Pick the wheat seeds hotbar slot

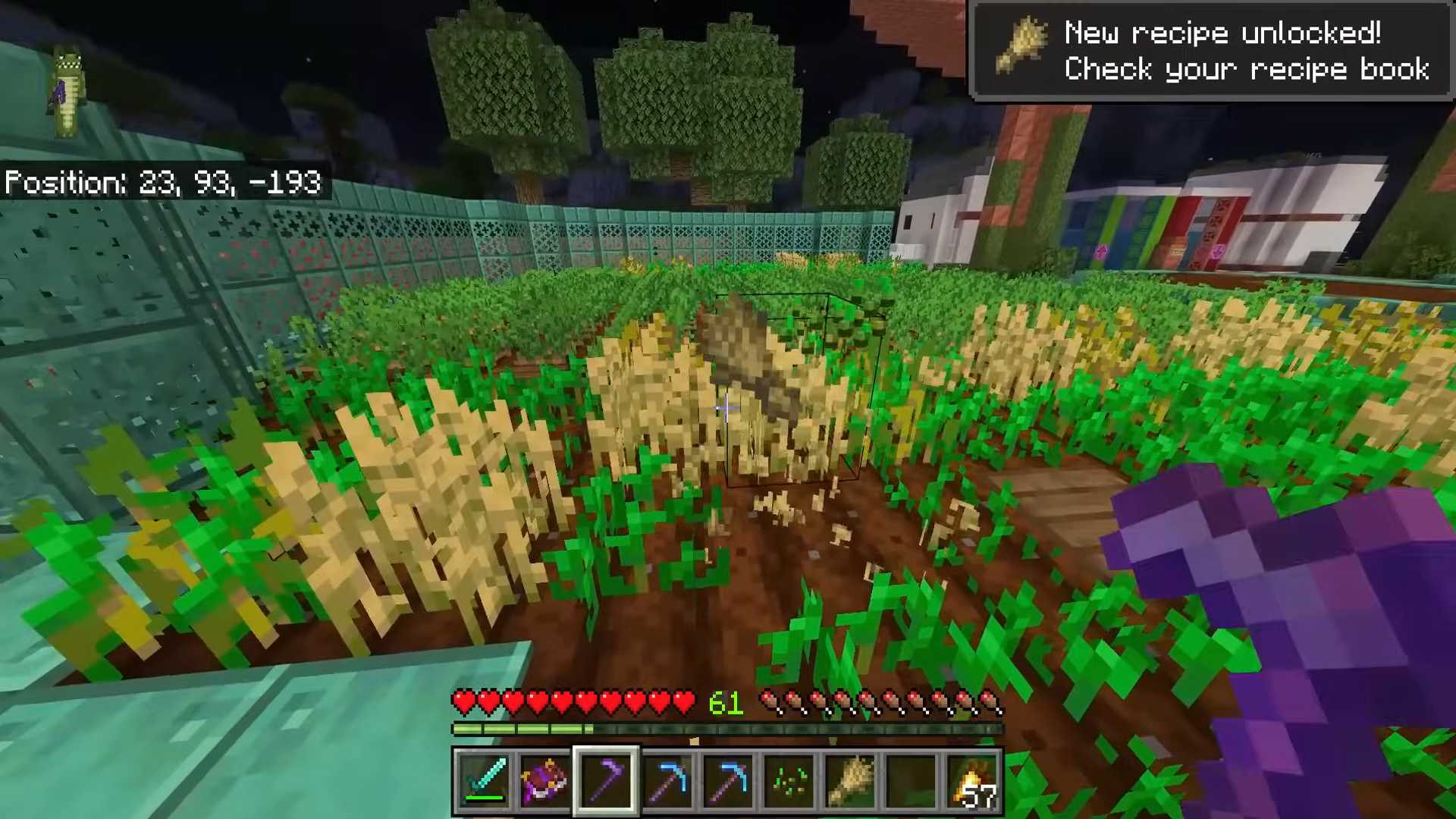[x=789, y=780]
